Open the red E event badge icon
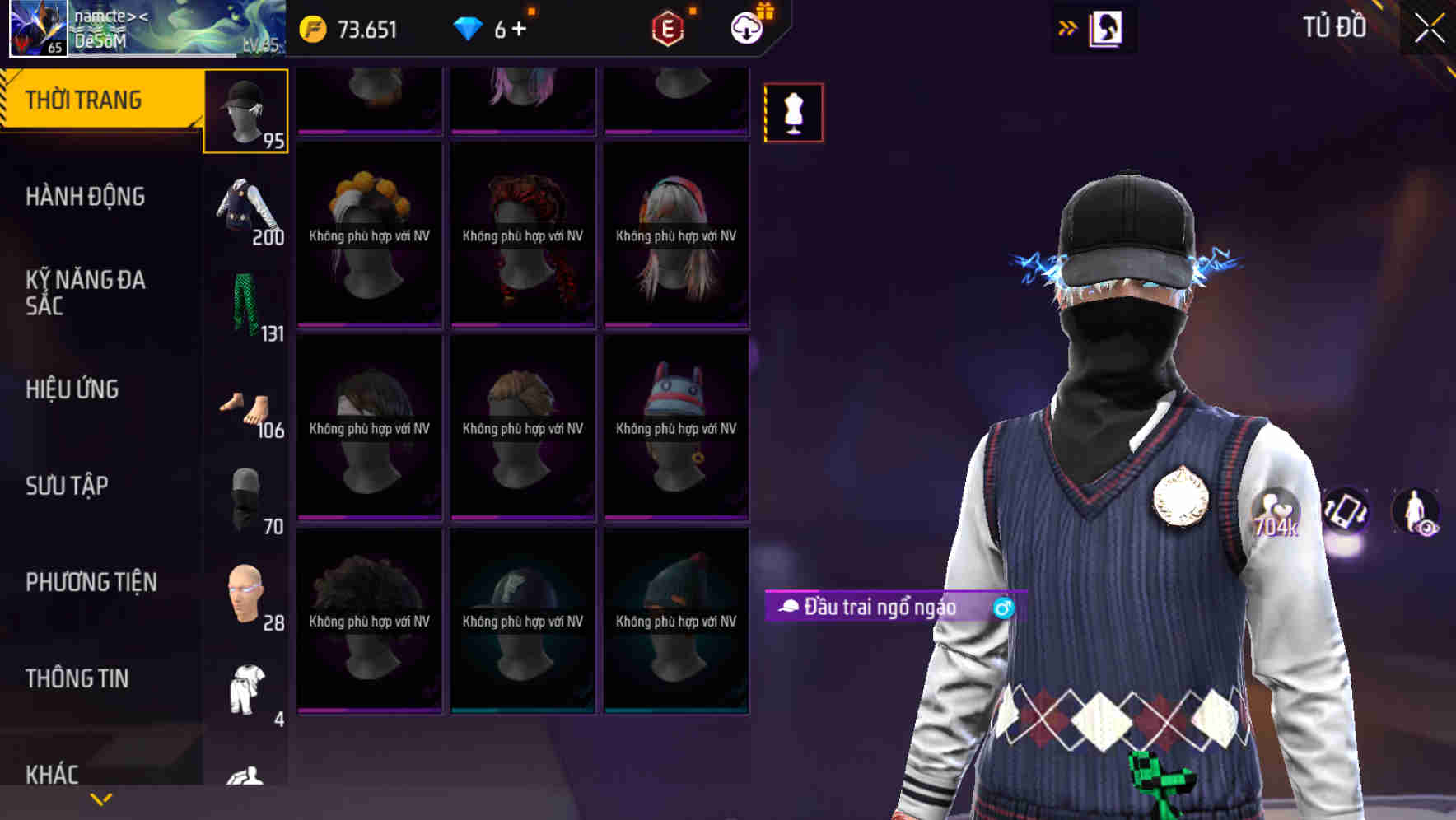The width and height of the screenshot is (1456, 820). click(x=669, y=27)
